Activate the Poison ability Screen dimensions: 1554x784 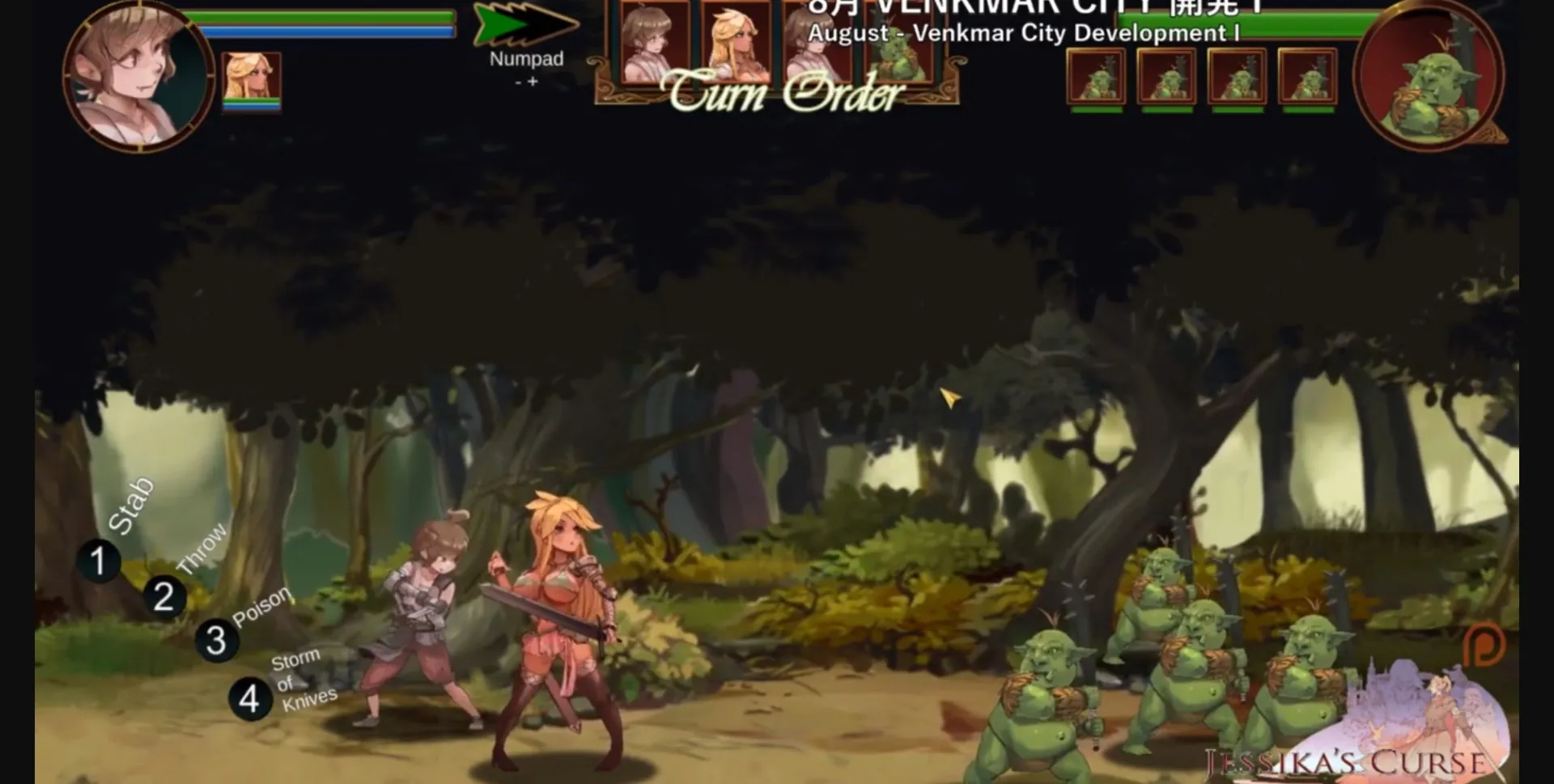(217, 639)
